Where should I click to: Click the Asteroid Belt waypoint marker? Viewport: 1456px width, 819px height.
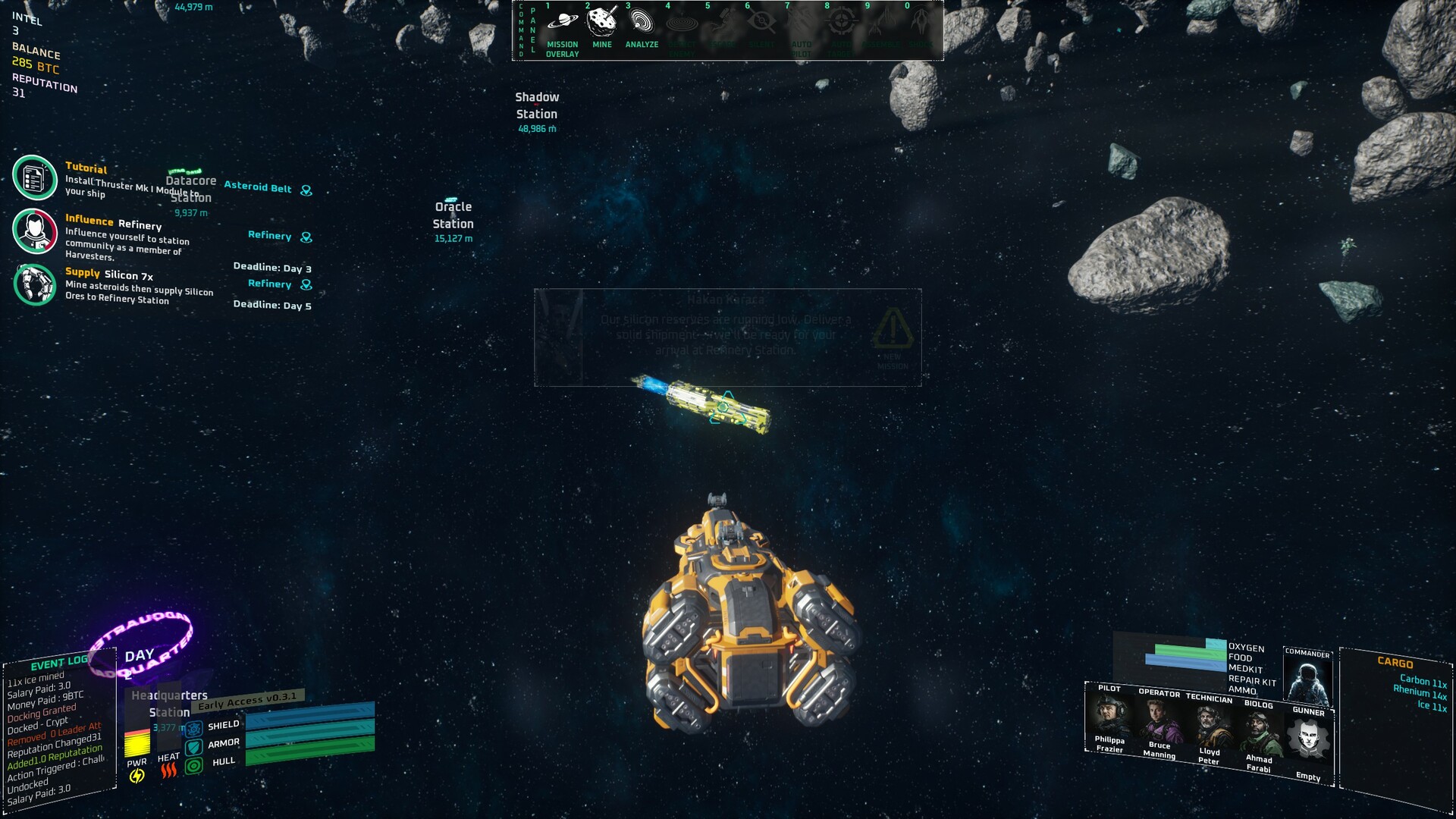point(306,190)
